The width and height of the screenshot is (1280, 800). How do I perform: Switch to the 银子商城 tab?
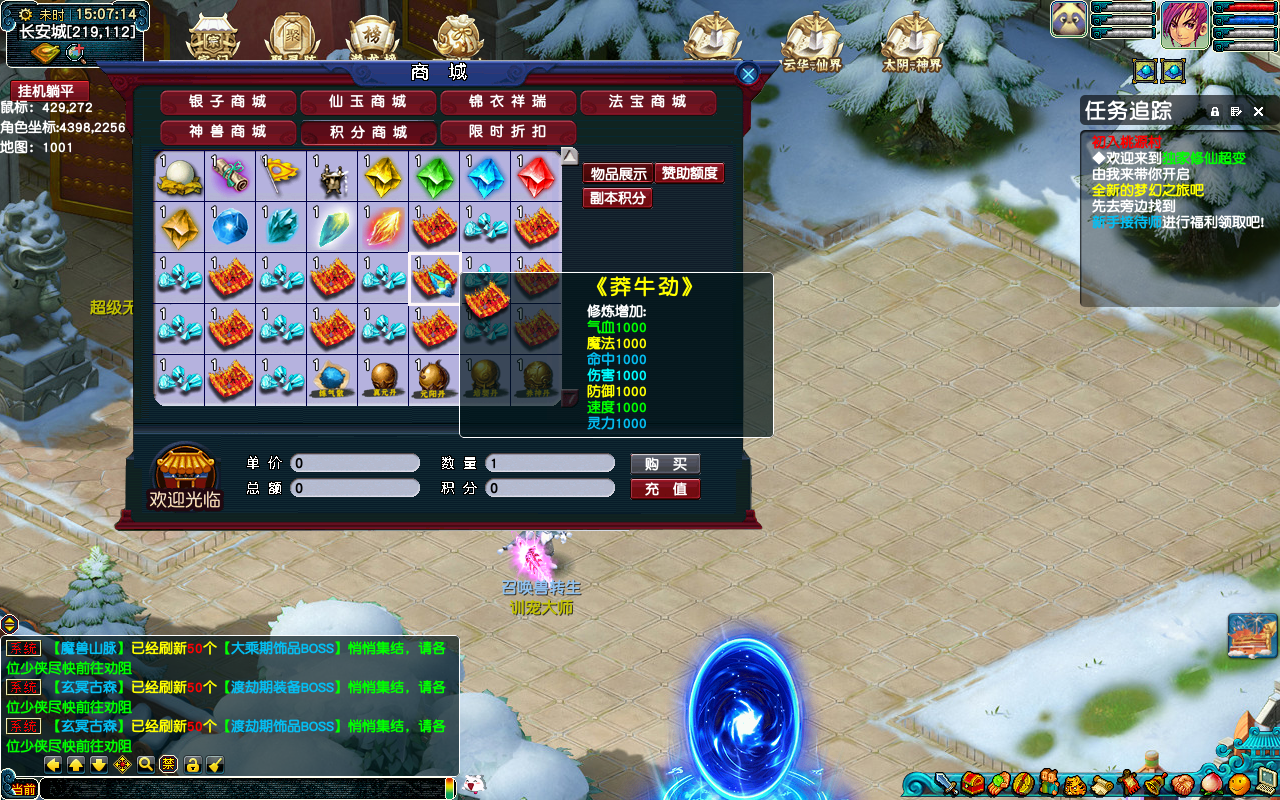click(228, 102)
